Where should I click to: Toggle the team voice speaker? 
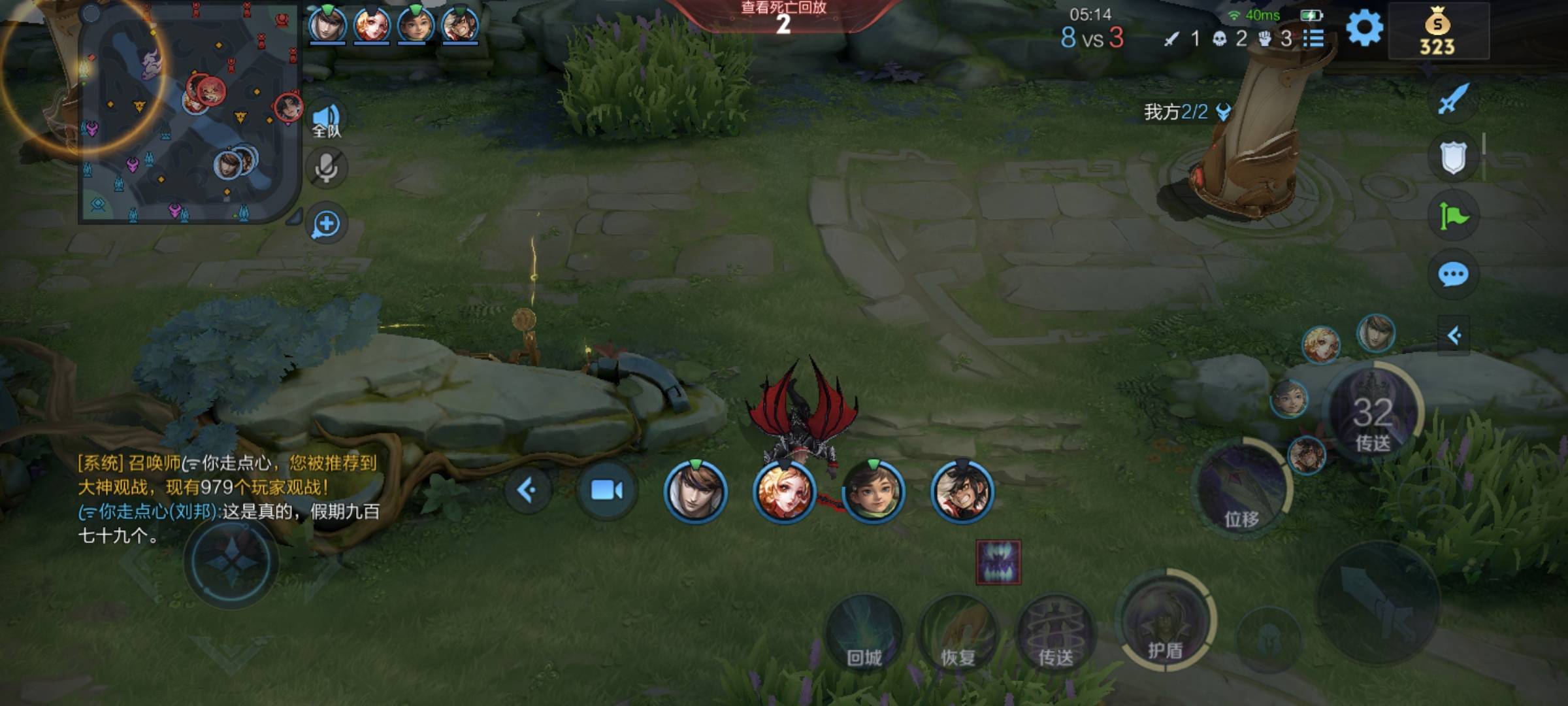326,120
